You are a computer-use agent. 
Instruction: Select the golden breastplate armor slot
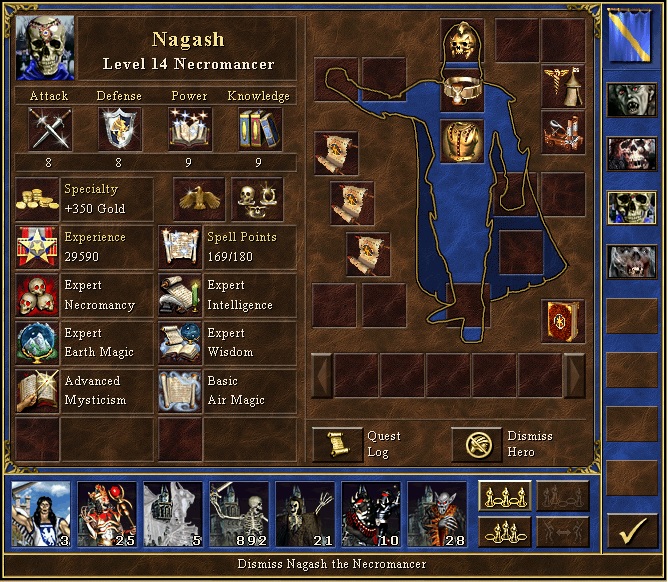tap(462, 139)
